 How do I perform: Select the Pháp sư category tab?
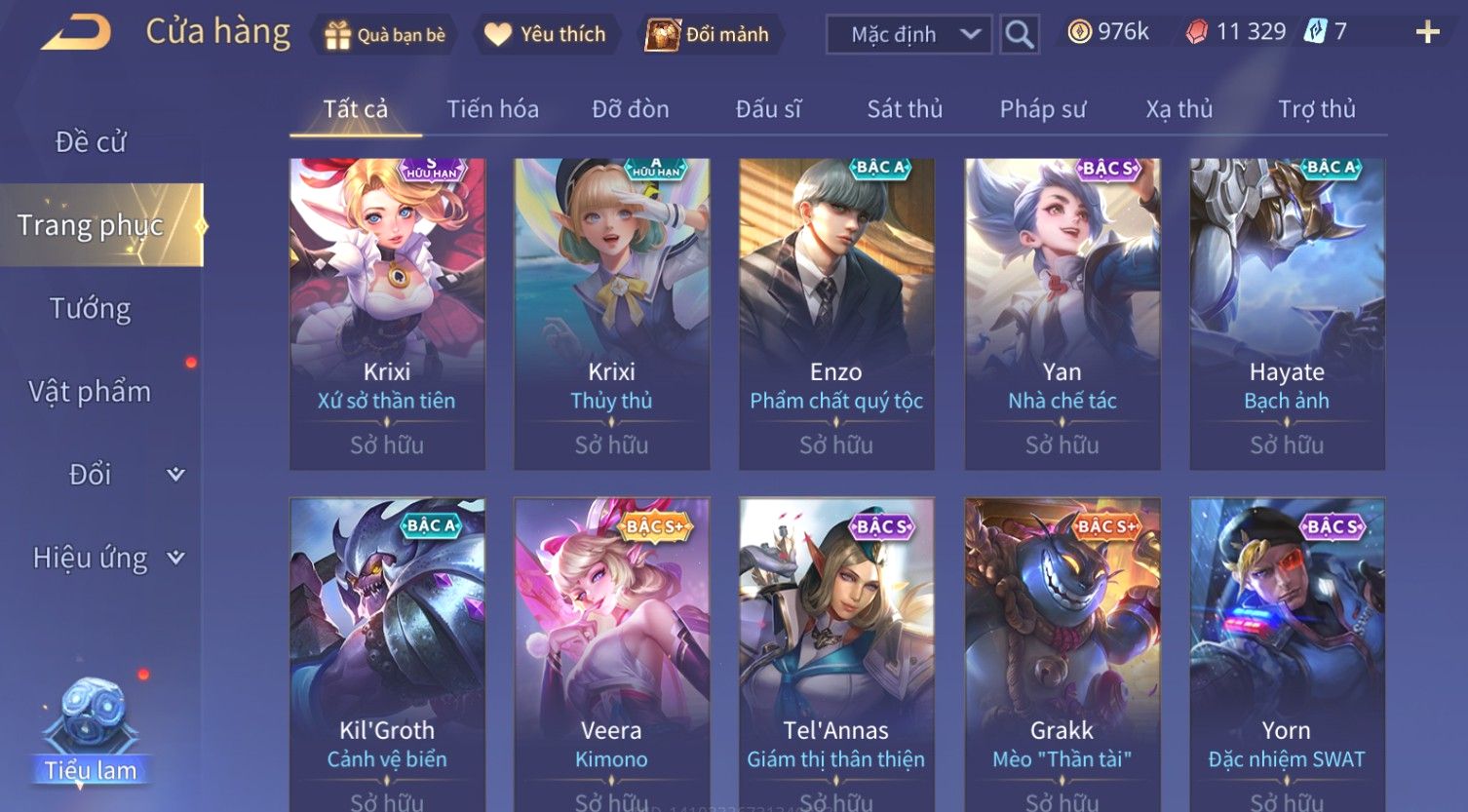1042,109
